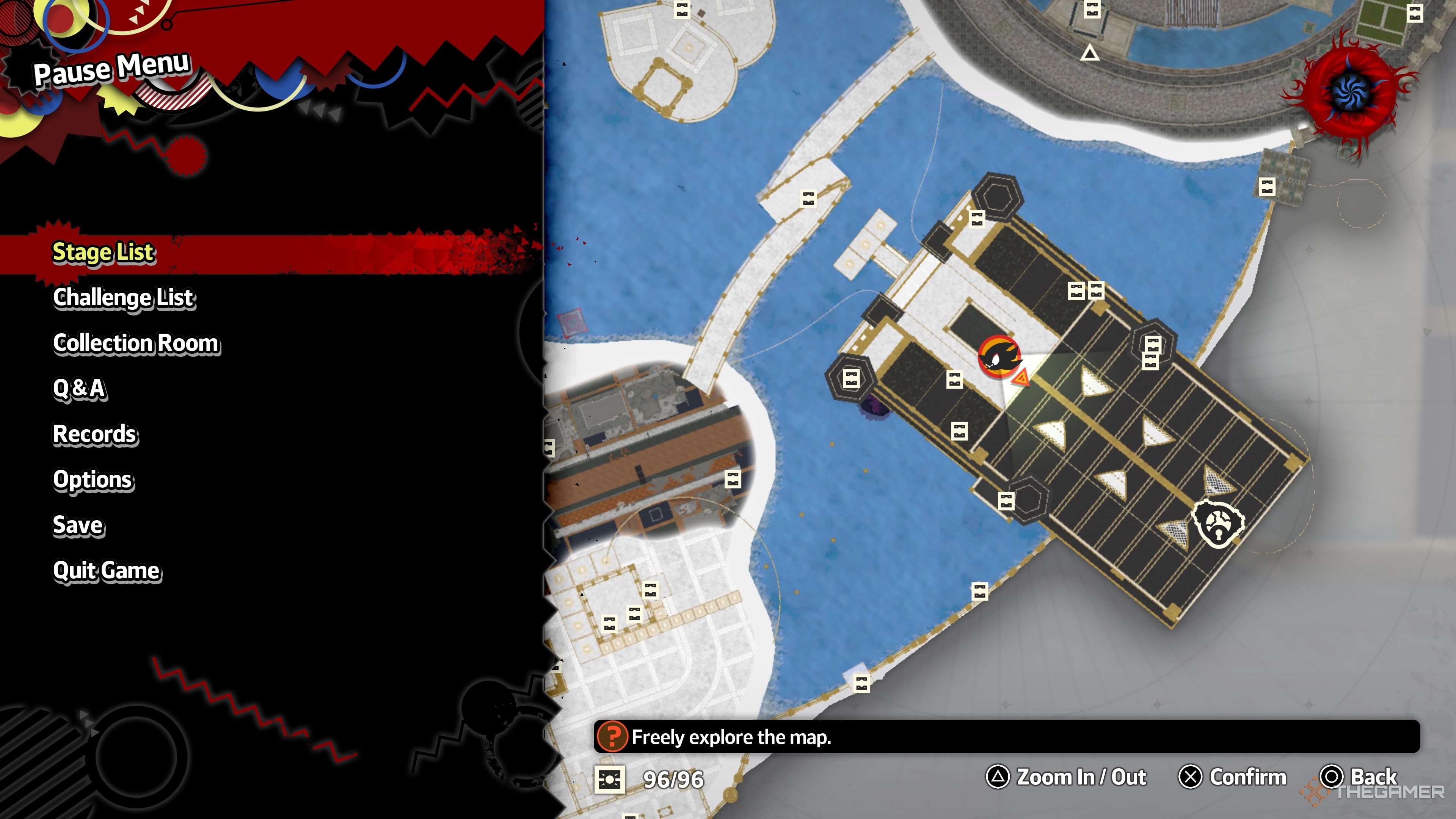Click Shadow's player marker on the map
Image resolution: width=1456 pixels, height=819 pixels.
(x=999, y=357)
